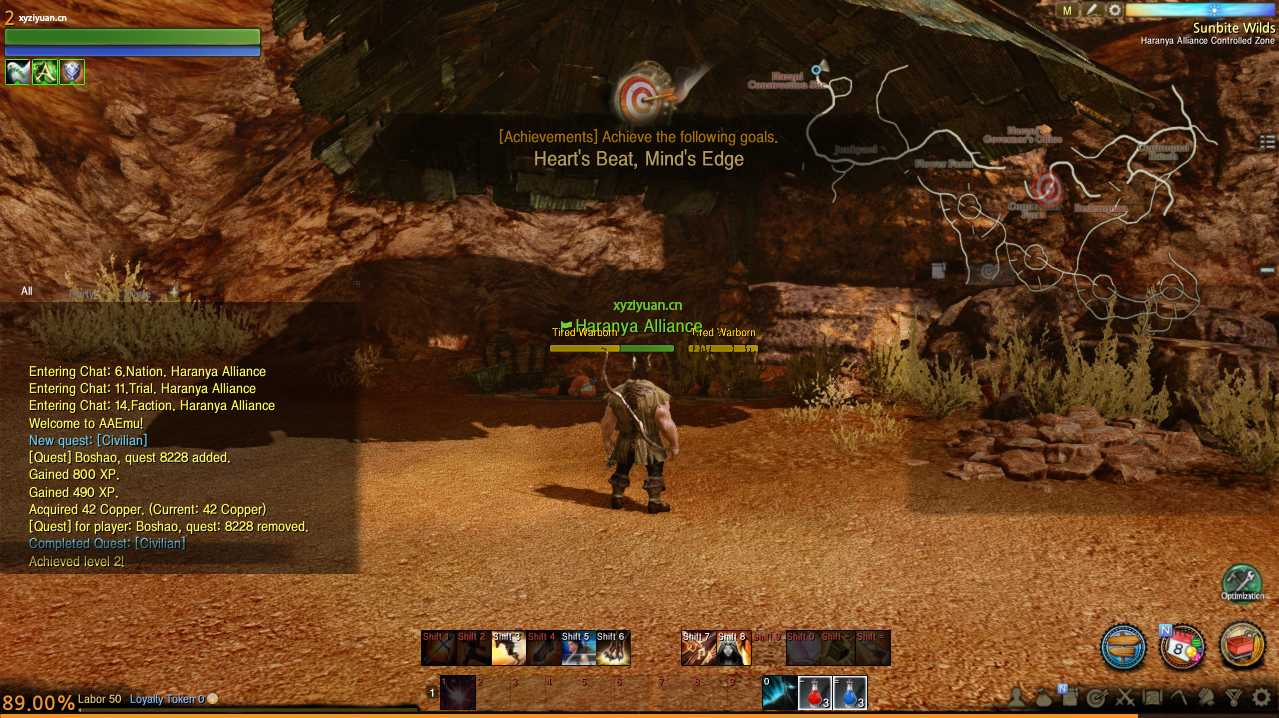Use the red health potion slot
Viewport: 1279px width, 718px height.
tap(813, 692)
